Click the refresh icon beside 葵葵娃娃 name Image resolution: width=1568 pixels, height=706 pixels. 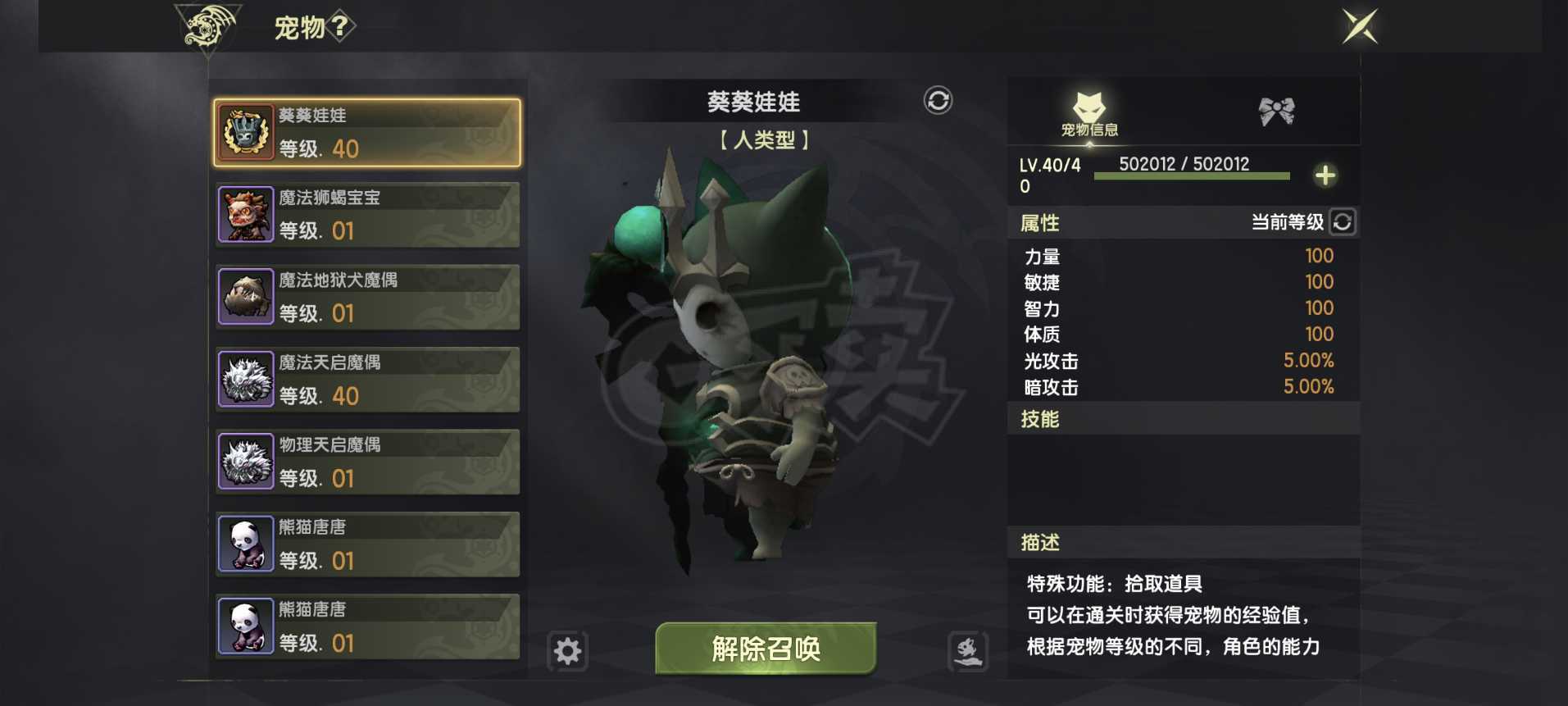(x=939, y=102)
